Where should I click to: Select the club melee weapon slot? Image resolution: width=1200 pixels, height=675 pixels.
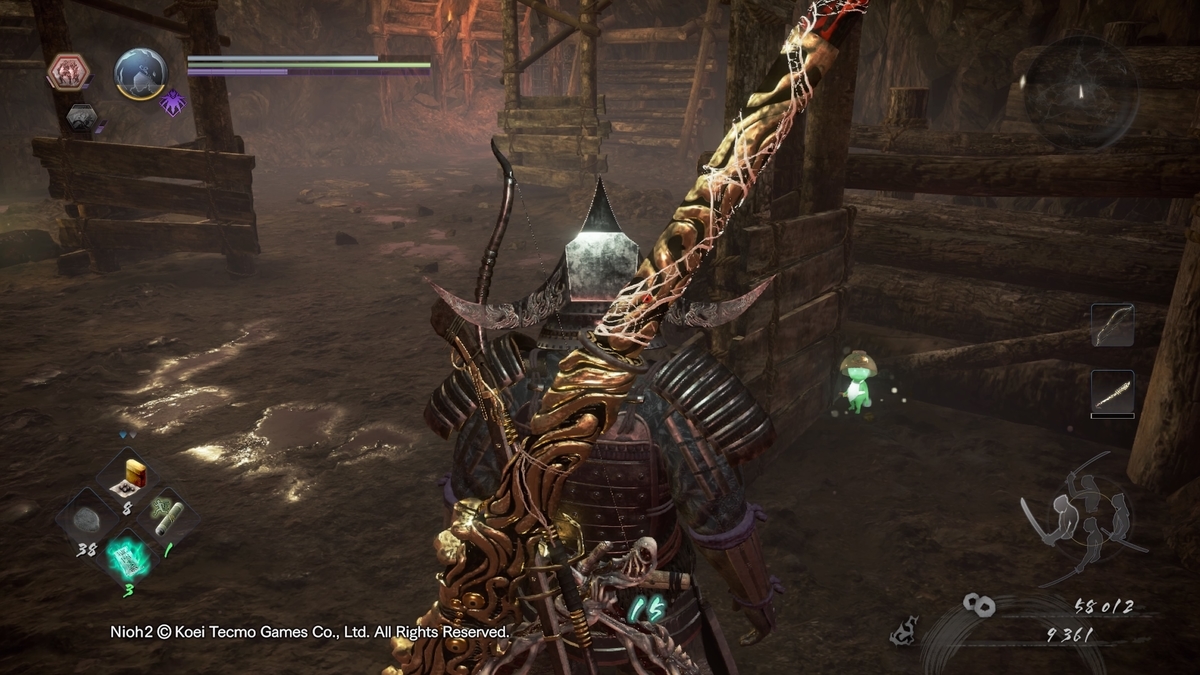tap(1113, 392)
